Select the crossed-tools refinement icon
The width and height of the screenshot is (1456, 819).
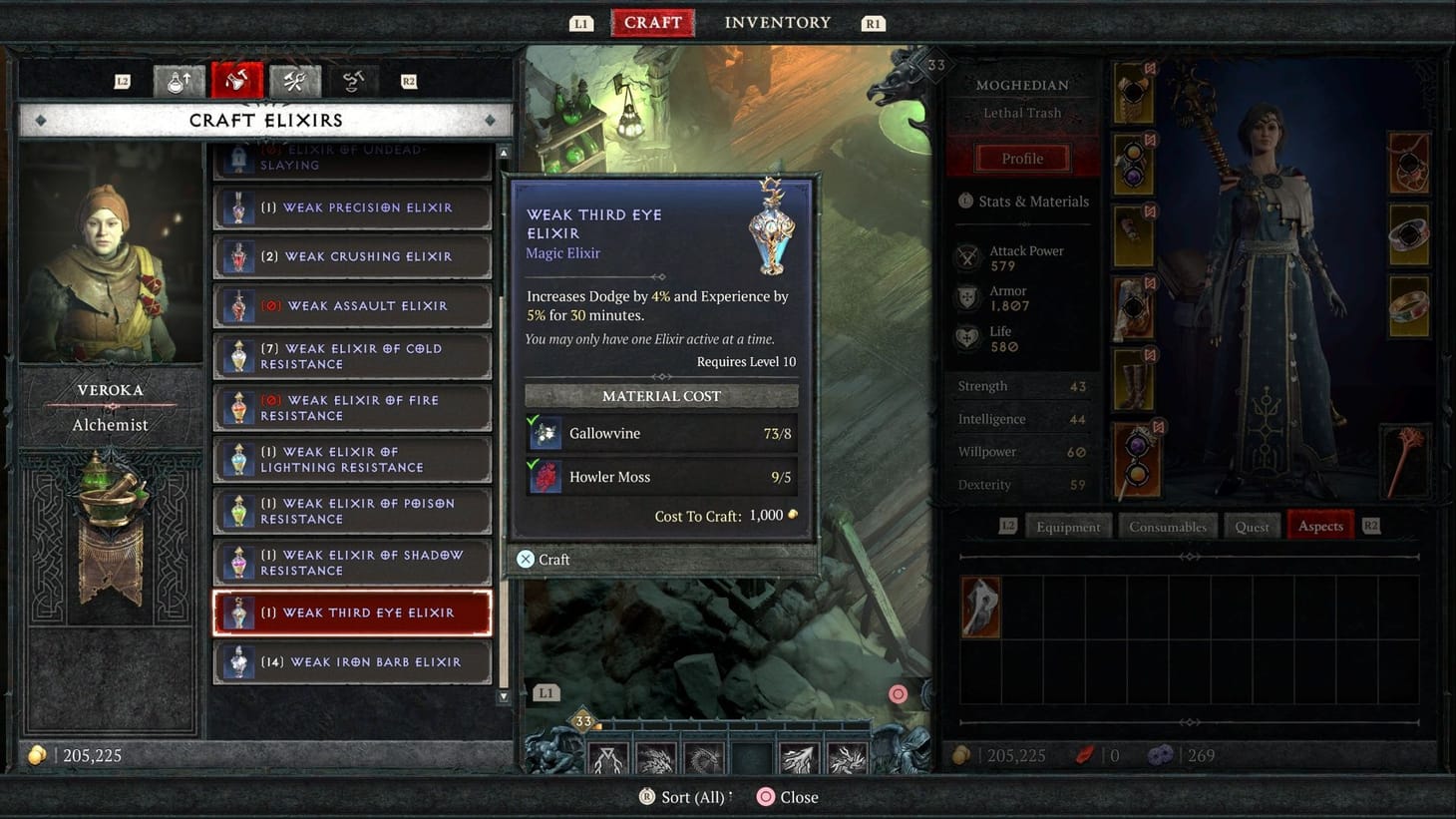tap(295, 80)
